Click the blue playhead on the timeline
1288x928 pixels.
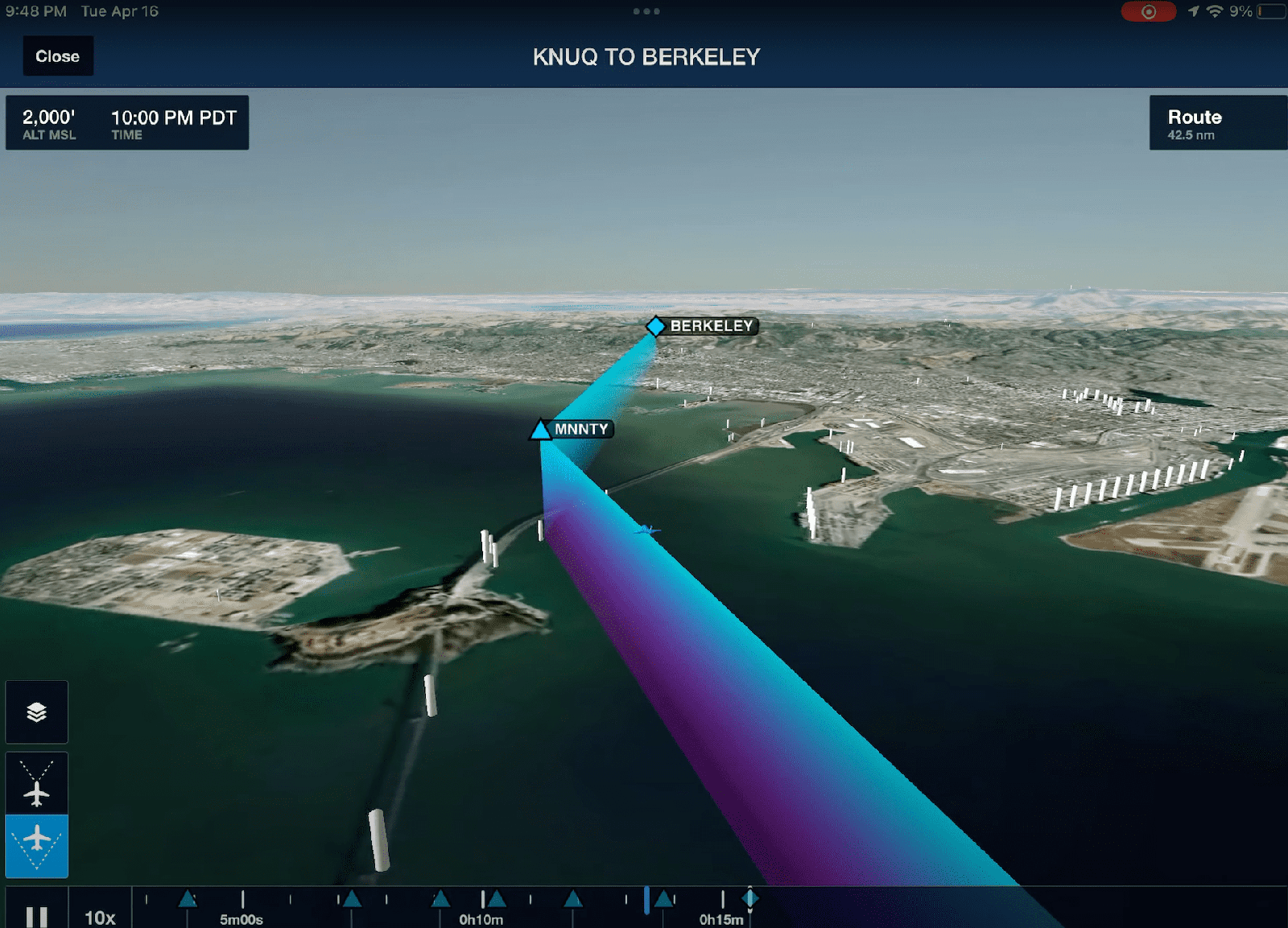tap(646, 901)
